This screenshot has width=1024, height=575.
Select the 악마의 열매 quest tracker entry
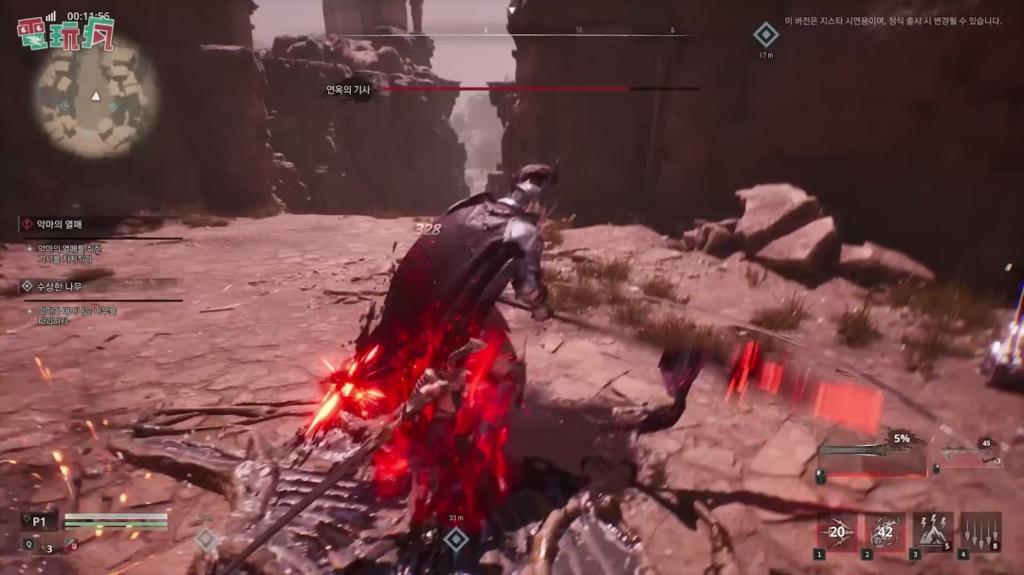point(60,225)
